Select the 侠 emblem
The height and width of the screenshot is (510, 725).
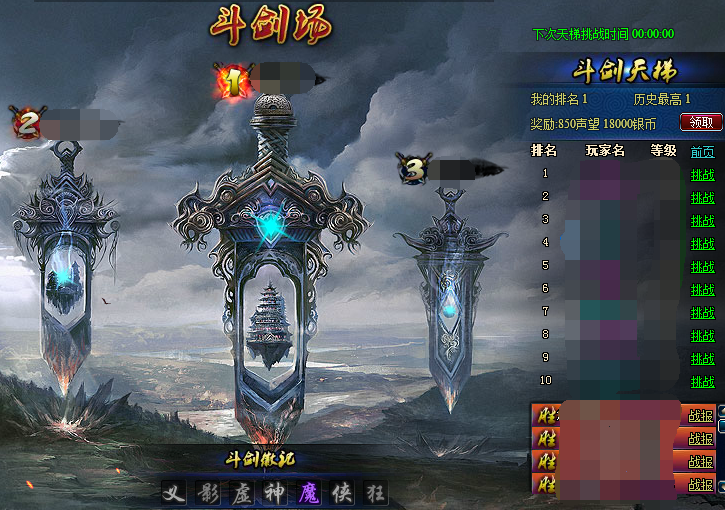341,493
